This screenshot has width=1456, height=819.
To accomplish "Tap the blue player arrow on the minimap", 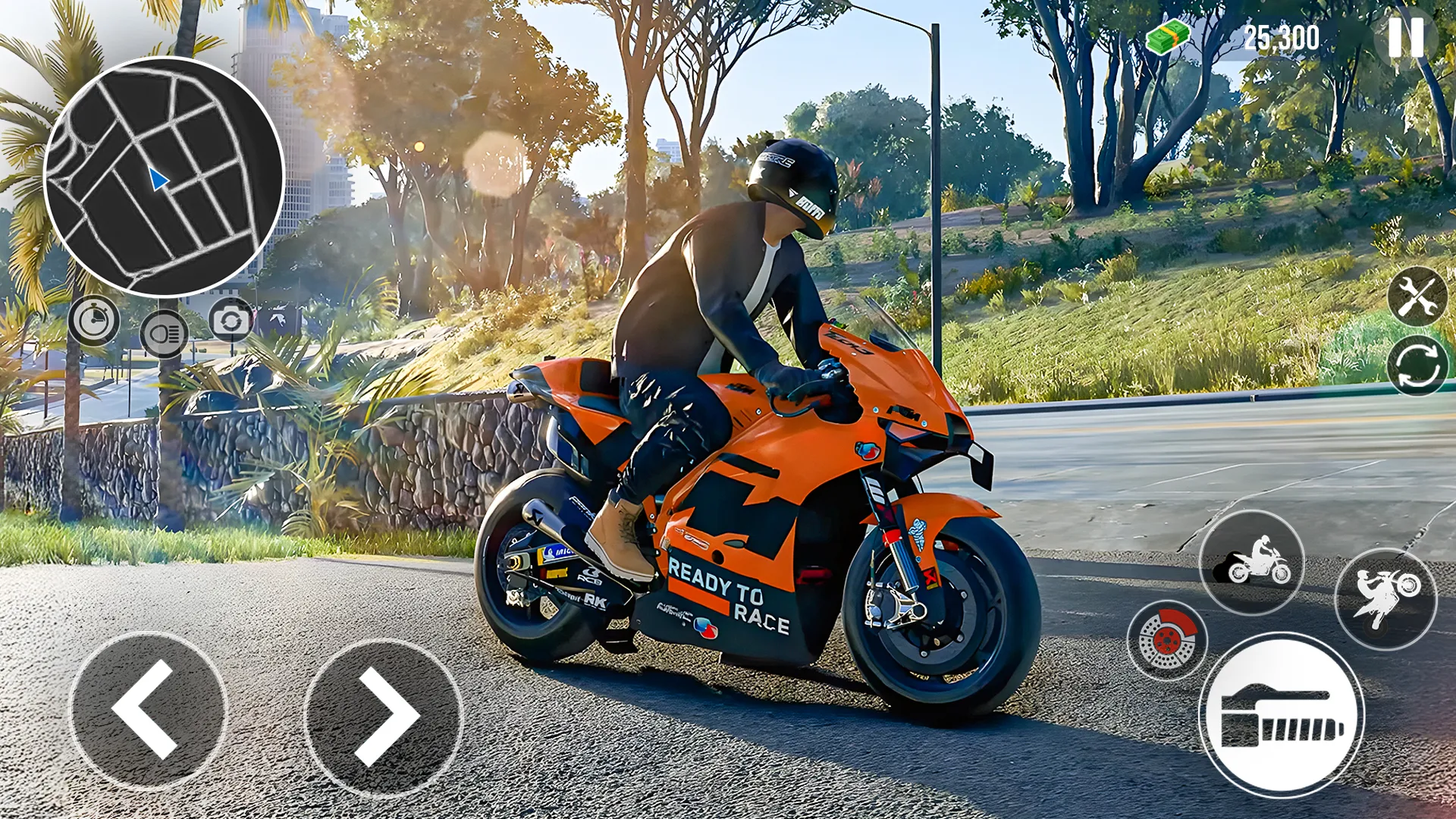I will pos(158,180).
